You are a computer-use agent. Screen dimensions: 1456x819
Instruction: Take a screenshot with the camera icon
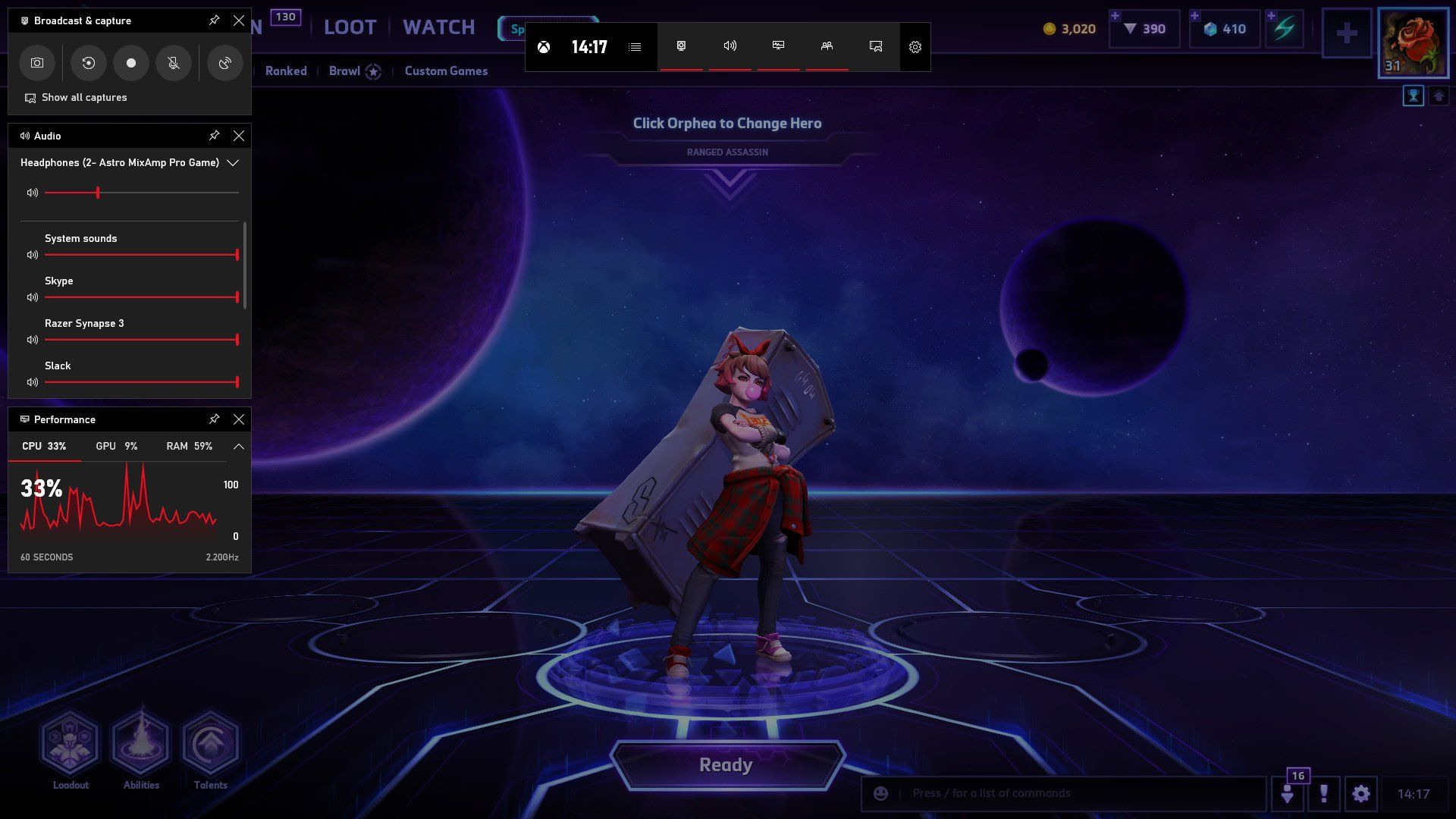pos(36,63)
